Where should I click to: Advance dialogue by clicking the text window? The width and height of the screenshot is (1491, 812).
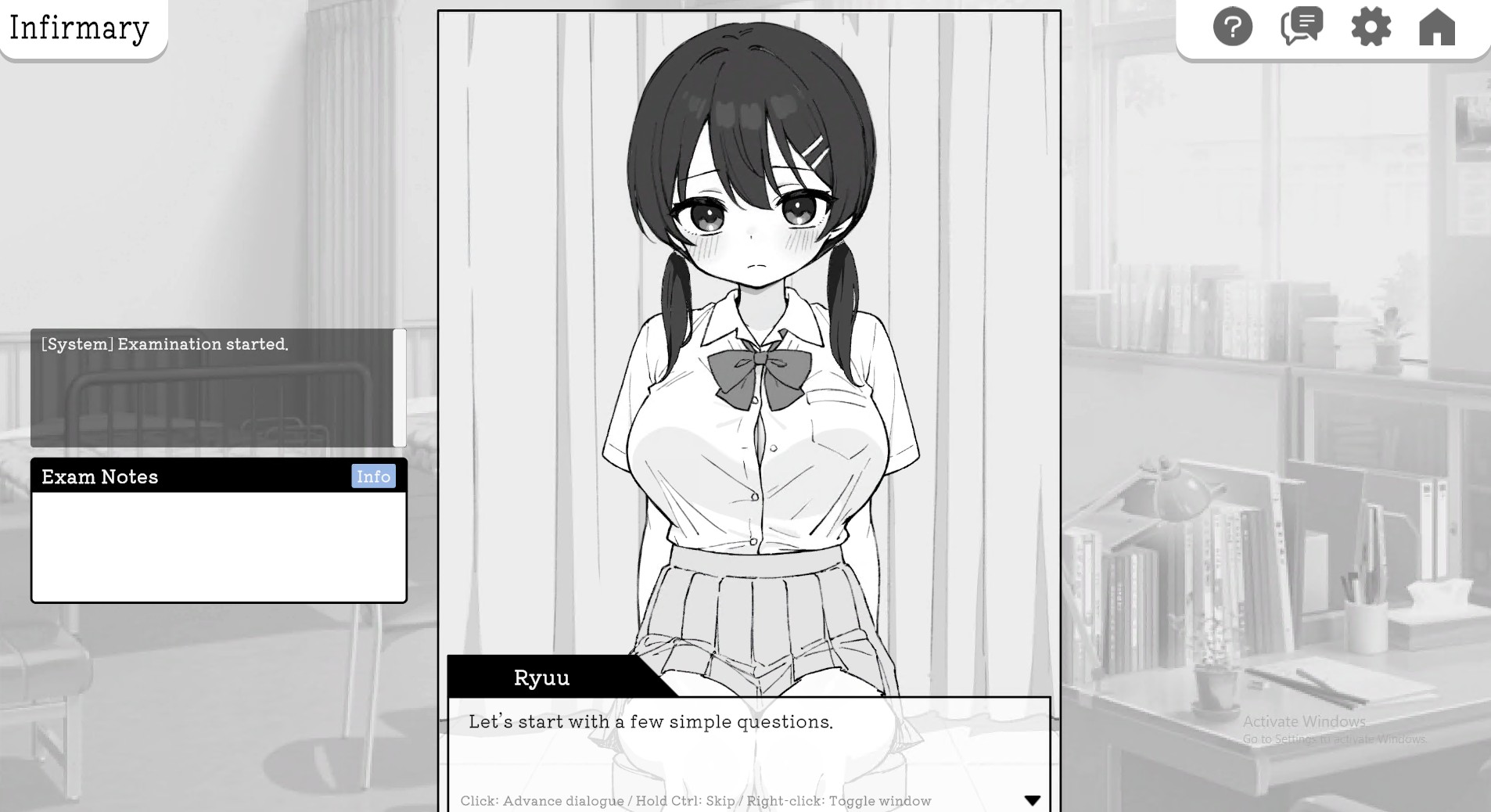(704, 735)
